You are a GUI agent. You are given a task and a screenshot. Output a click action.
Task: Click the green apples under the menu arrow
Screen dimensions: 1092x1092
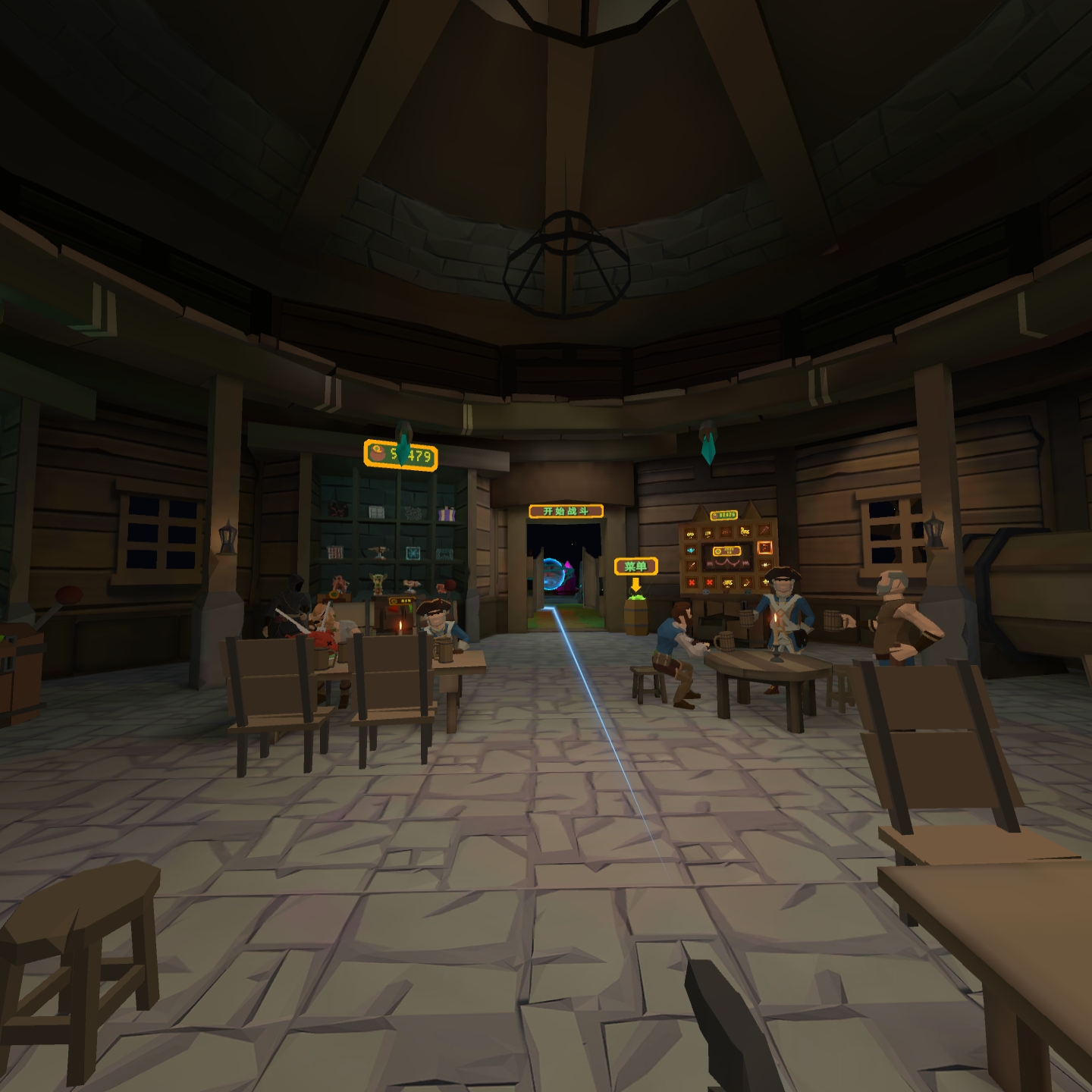[x=635, y=598]
